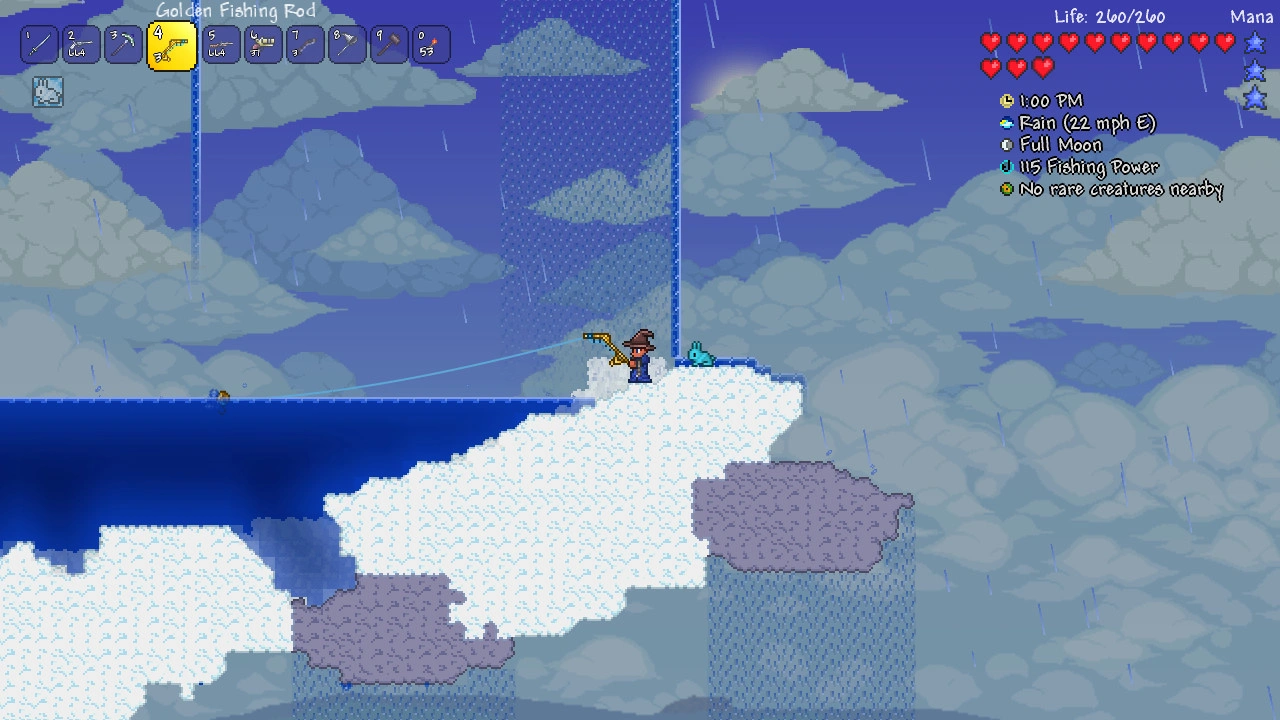Select the pickaxe in hotbar slot 3

(x=123, y=44)
